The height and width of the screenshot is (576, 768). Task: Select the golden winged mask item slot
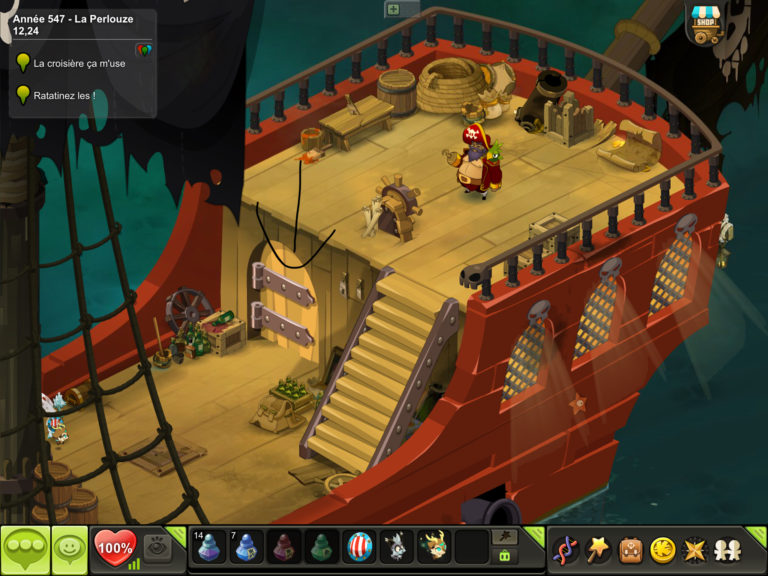[434, 548]
